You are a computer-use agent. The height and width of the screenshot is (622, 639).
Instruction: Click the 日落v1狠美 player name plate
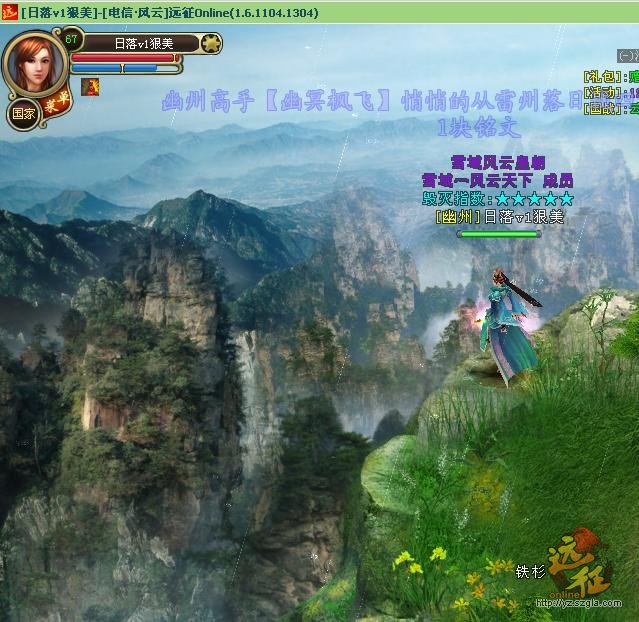(x=143, y=44)
